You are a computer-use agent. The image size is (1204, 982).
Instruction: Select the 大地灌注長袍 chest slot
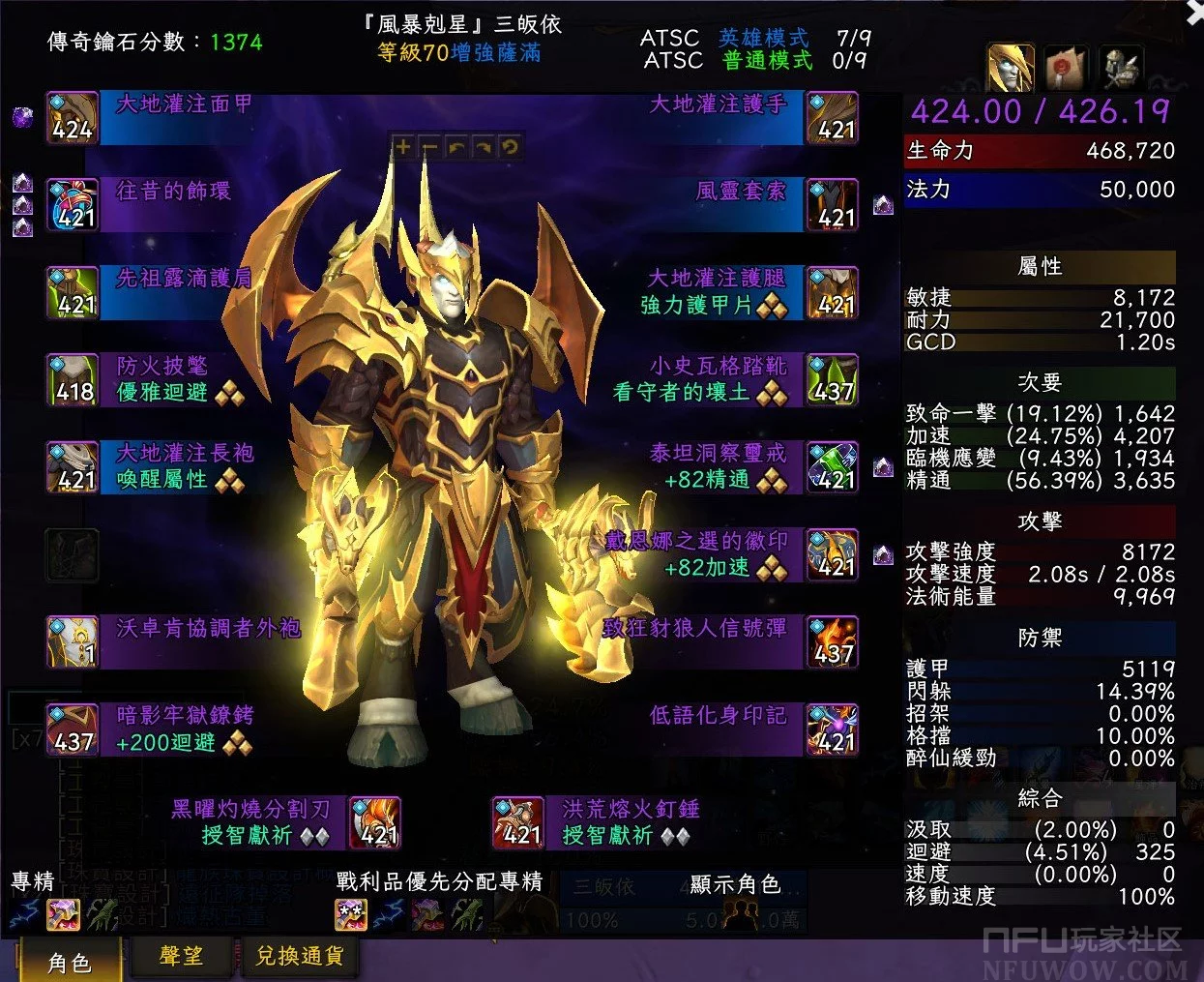pyautogui.click(x=73, y=468)
